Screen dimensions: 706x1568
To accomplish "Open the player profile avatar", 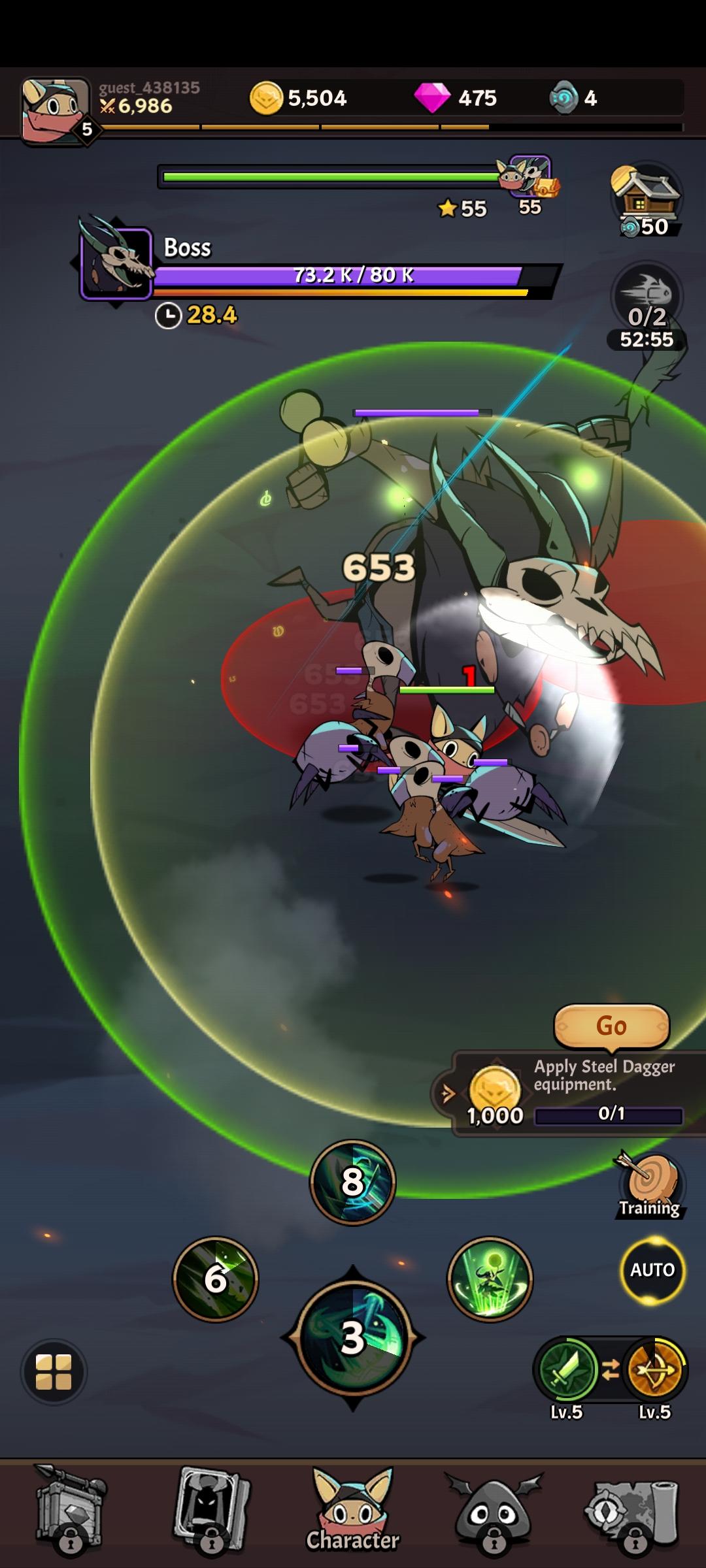I will coord(56,111).
